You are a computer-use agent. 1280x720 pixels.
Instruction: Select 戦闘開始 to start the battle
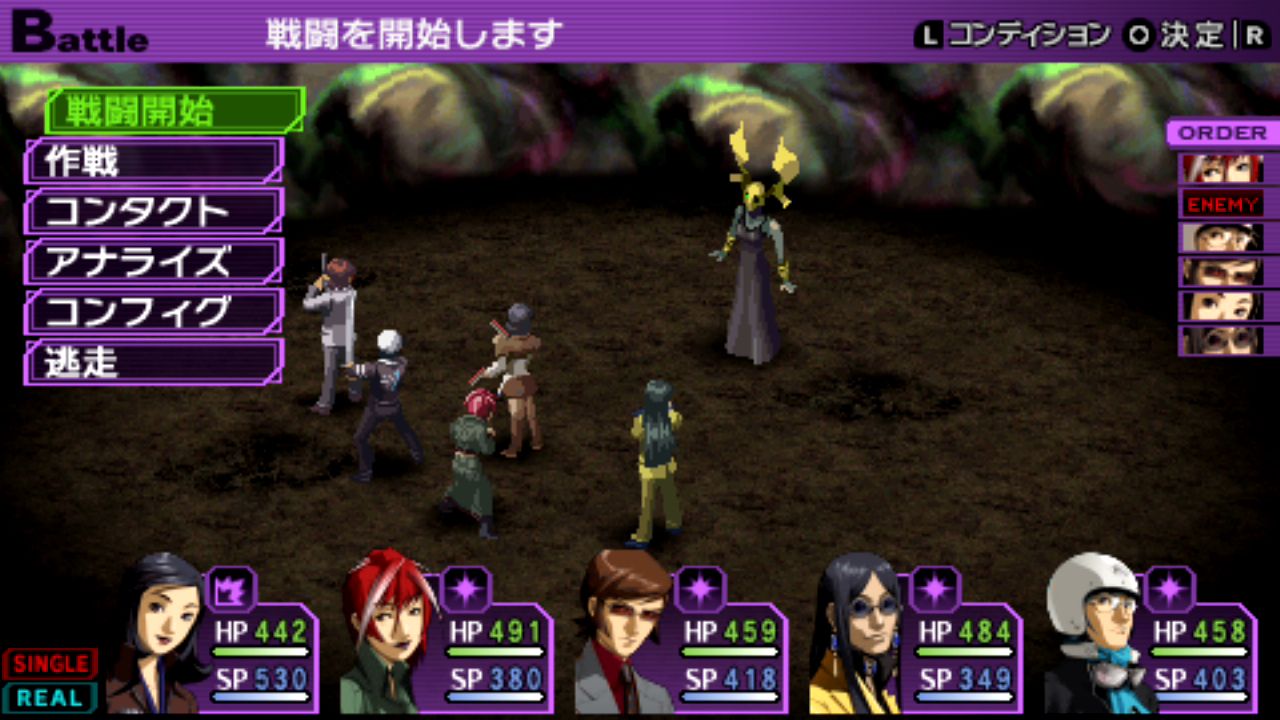(x=174, y=111)
